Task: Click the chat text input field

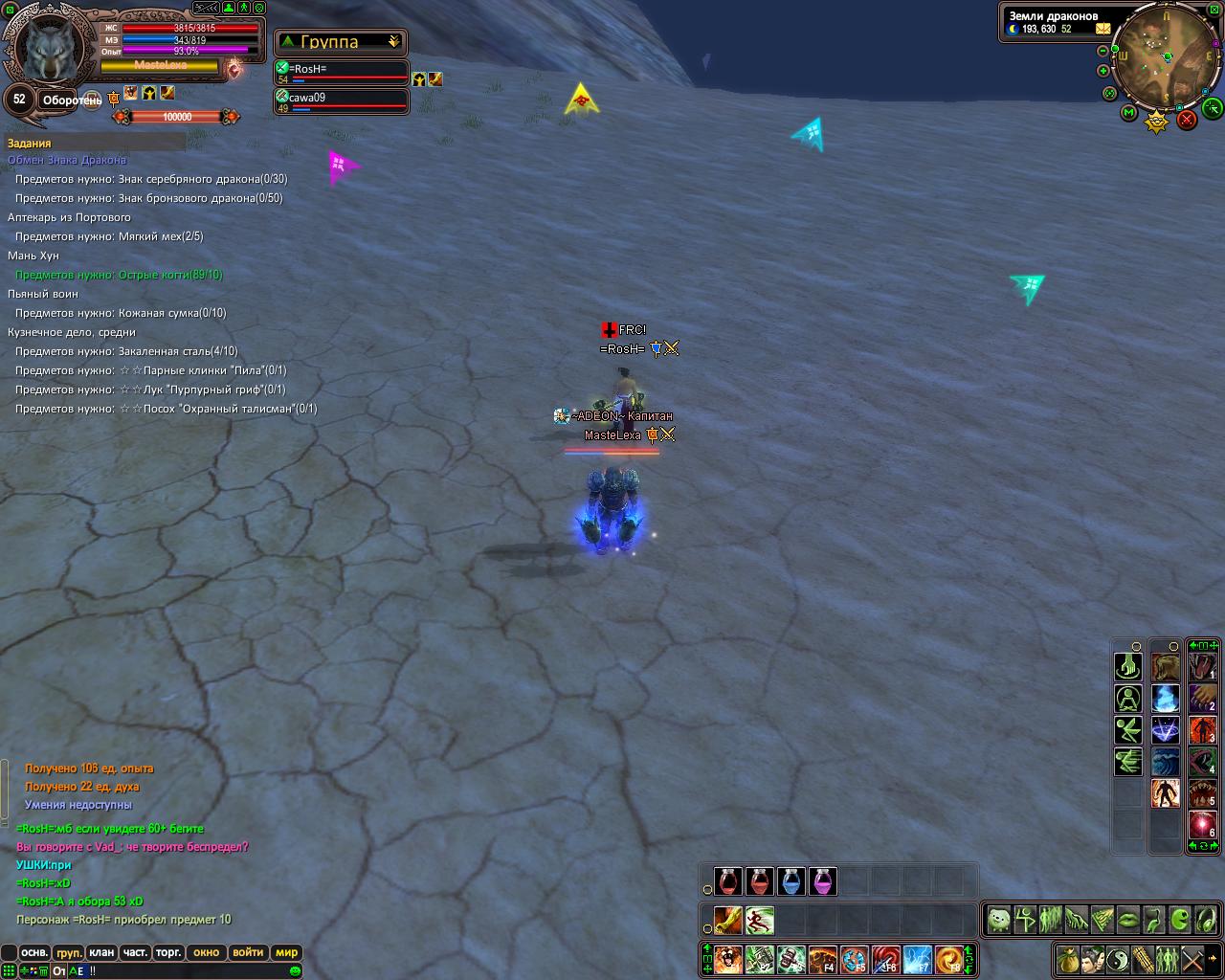Action: click(191, 970)
